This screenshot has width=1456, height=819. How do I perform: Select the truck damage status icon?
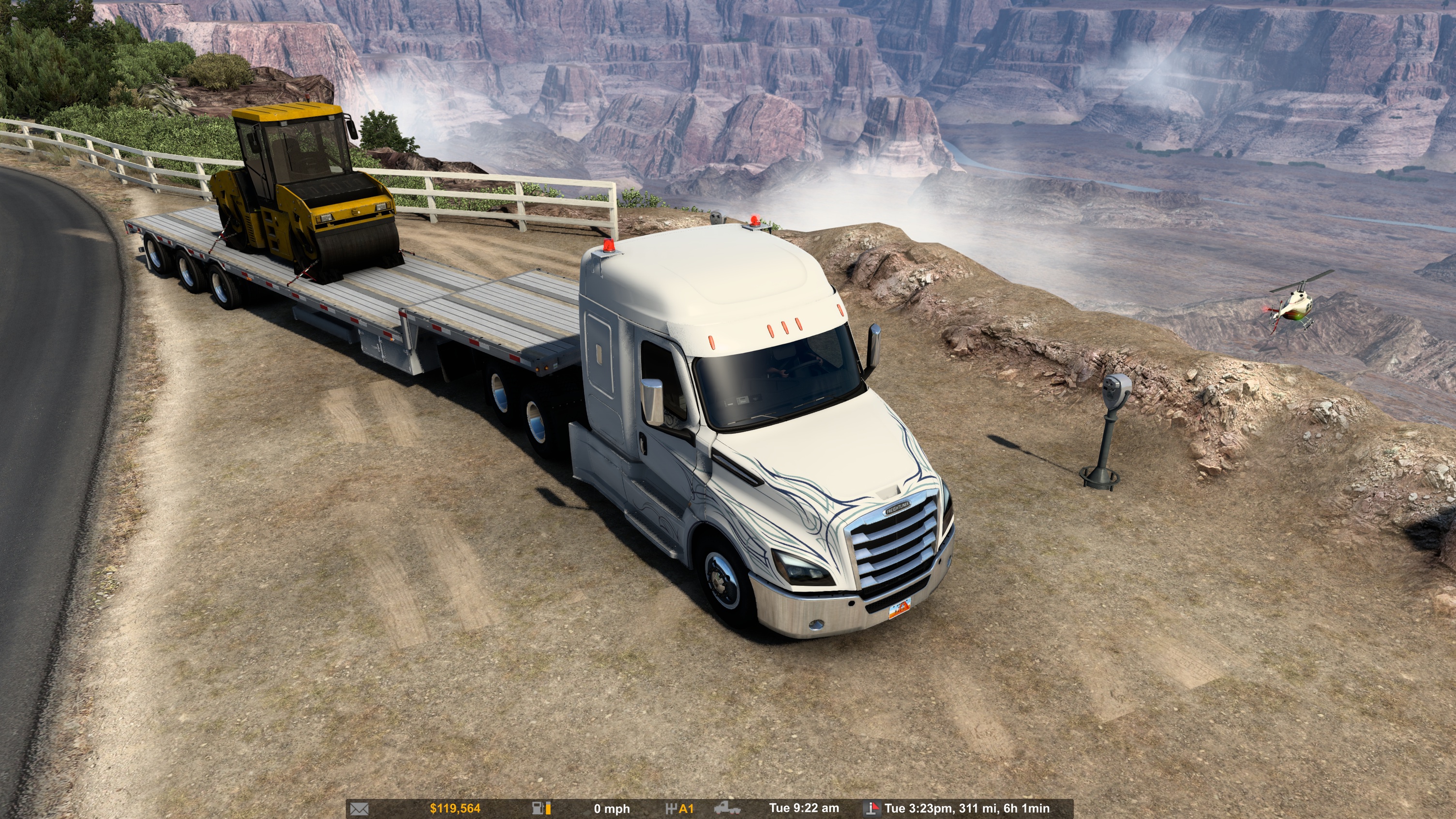pos(727,809)
